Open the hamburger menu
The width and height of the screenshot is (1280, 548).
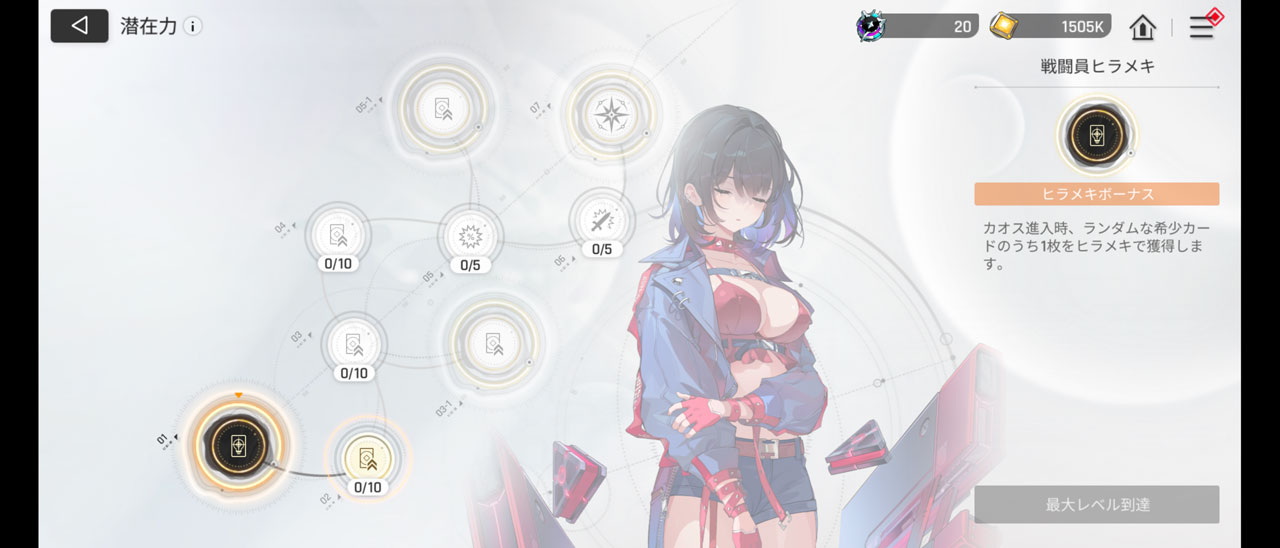tap(1201, 27)
